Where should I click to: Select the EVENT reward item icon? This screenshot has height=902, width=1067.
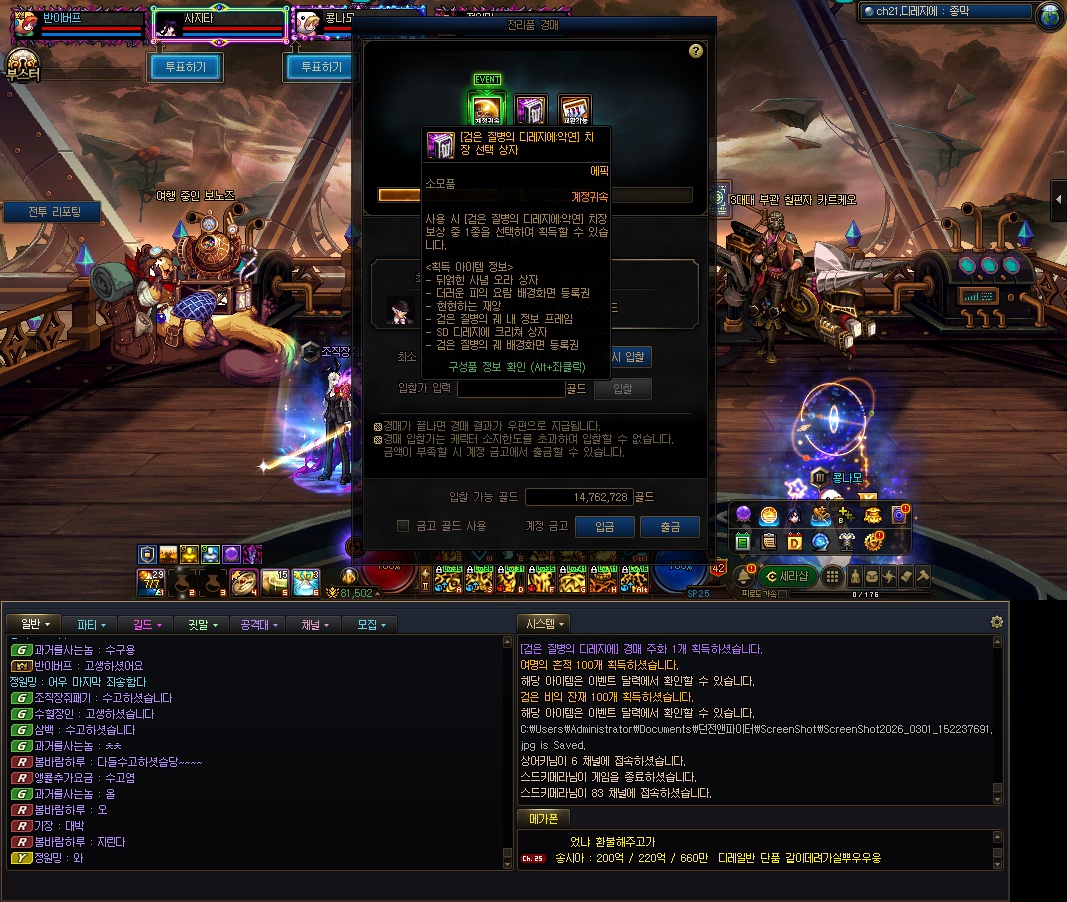click(x=488, y=108)
